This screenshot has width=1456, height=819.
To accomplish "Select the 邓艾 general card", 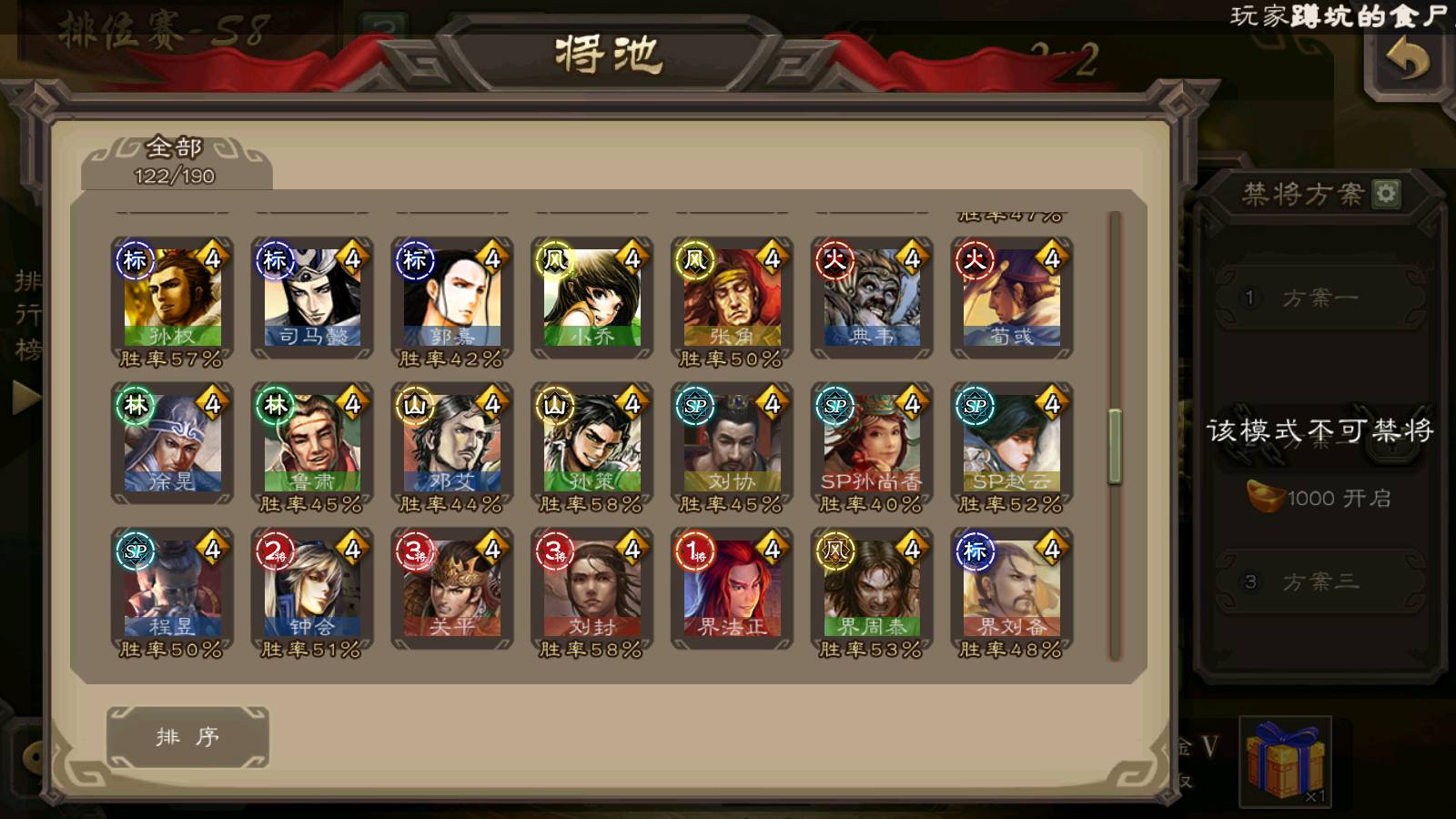I will (x=452, y=444).
